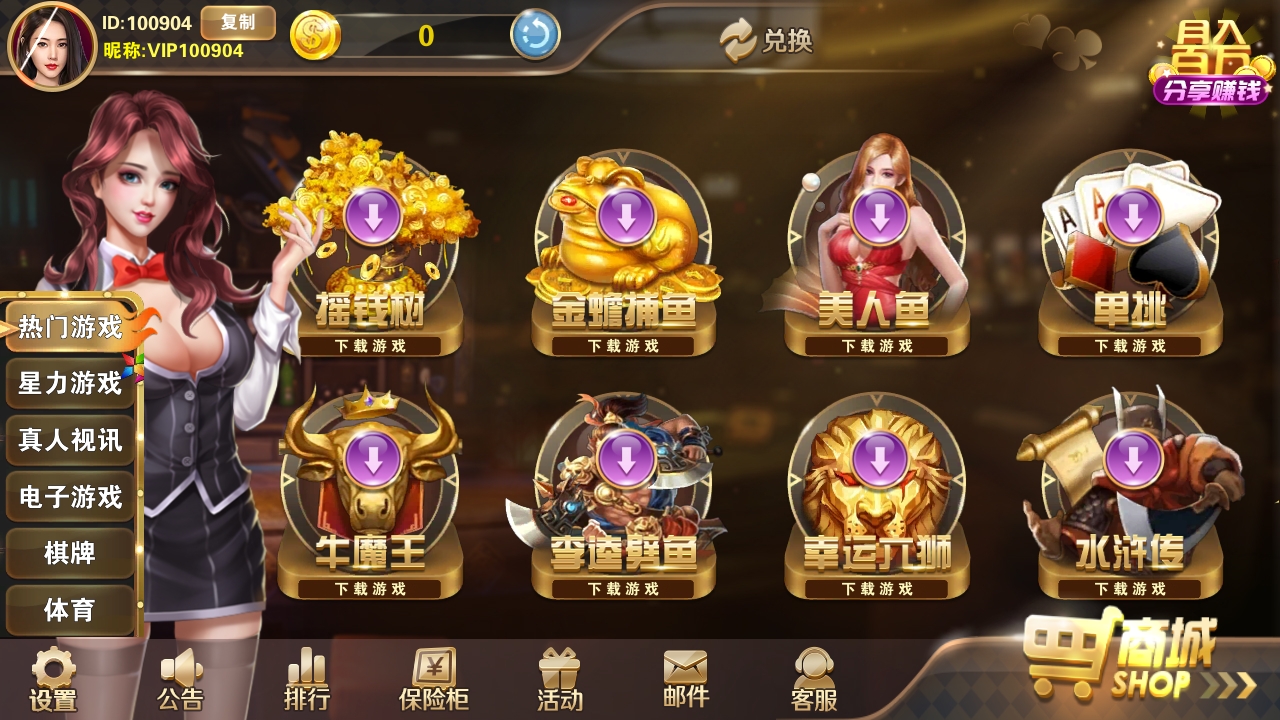Download the 金蟾捕鱼 game

click(626, 217)
